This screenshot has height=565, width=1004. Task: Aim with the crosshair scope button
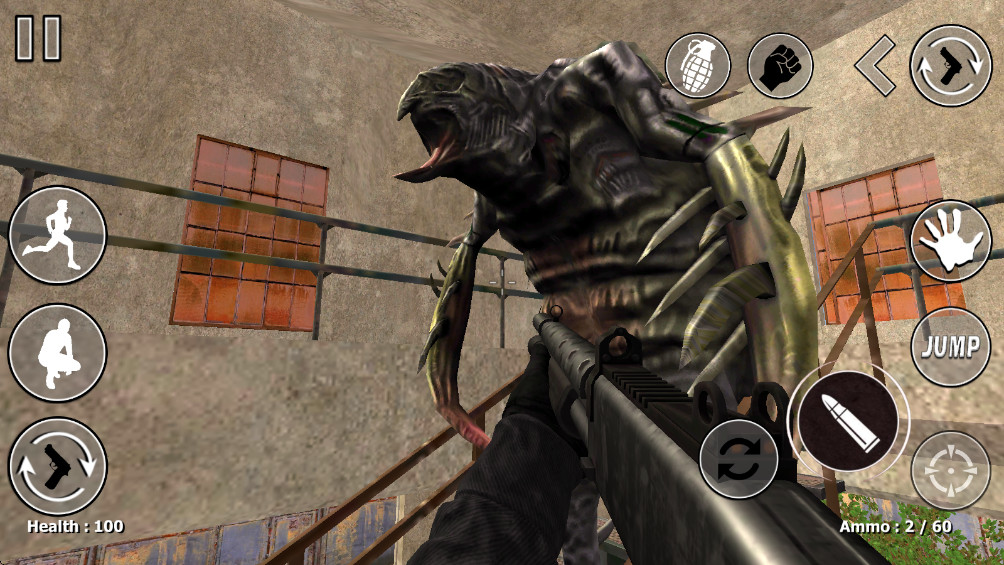(x=950, y=470)
